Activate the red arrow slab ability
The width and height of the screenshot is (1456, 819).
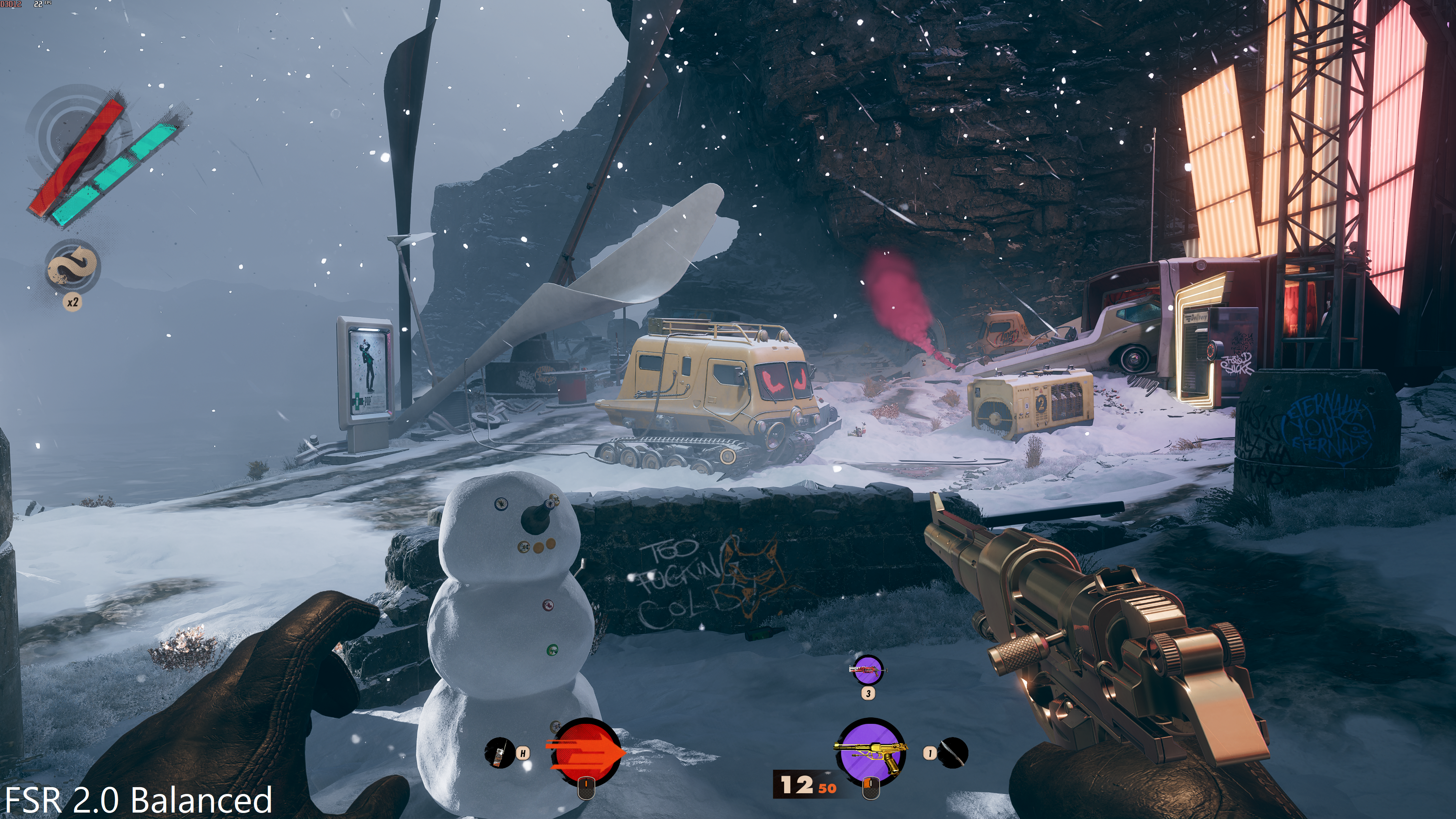point(585,752)
